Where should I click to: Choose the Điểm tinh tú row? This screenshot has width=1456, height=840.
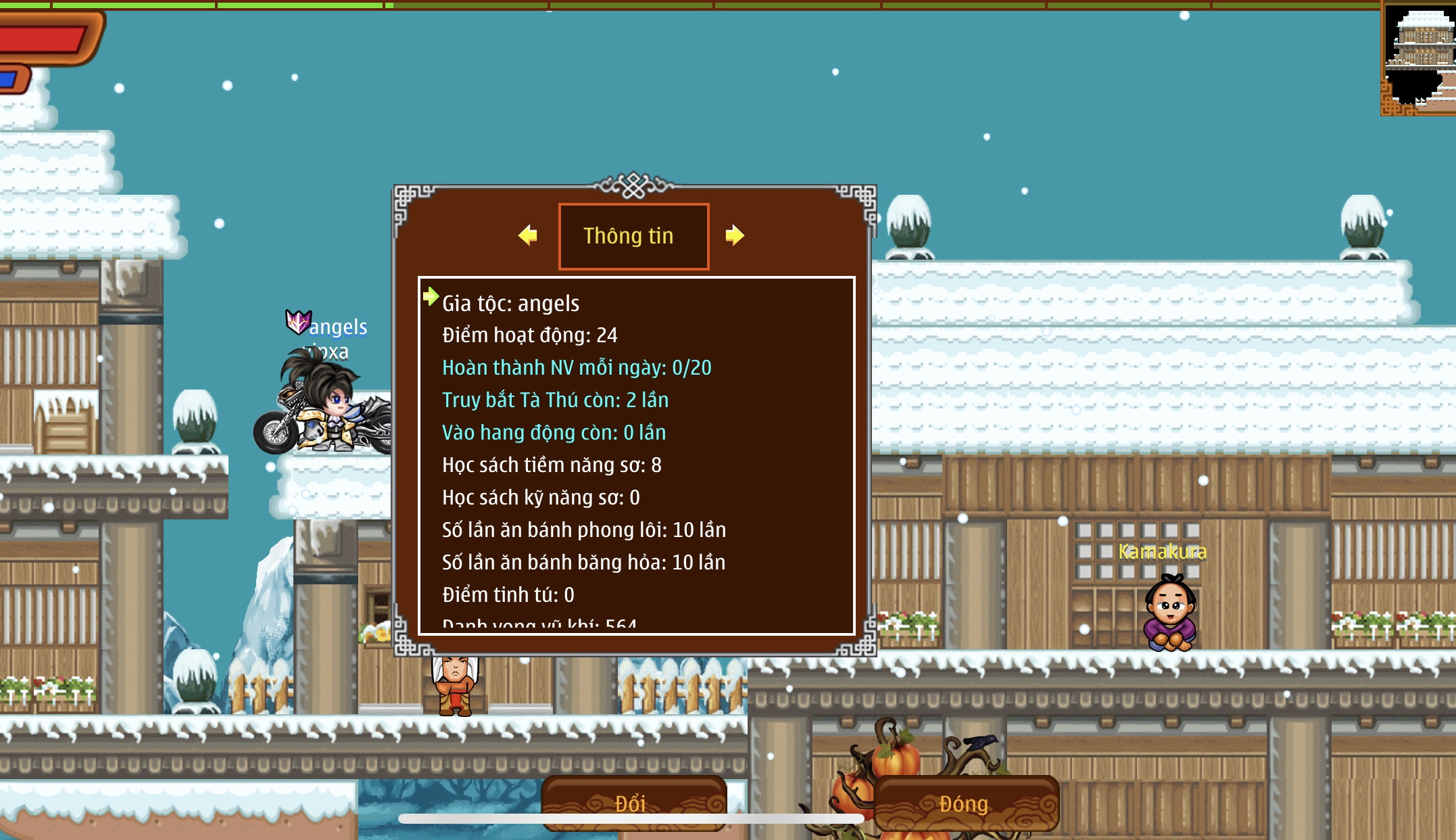pos(508,594)
